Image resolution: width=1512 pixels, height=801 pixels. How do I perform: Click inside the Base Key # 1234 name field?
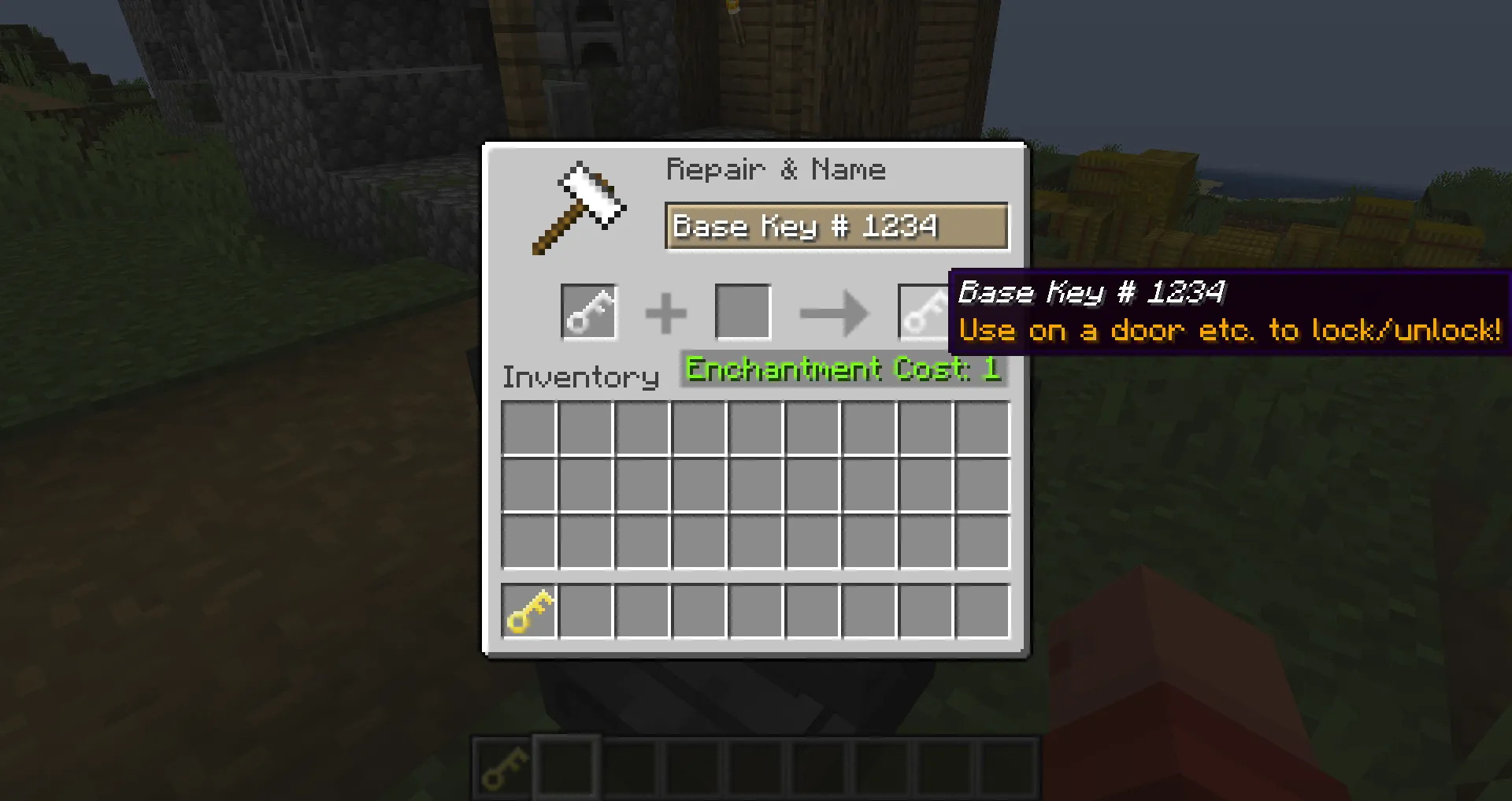837,227
